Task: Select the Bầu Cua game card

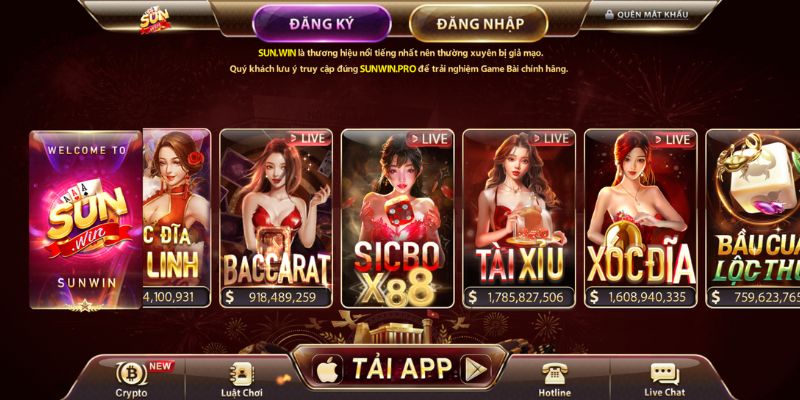Action: pyautogui.click(x=753, y=217)
